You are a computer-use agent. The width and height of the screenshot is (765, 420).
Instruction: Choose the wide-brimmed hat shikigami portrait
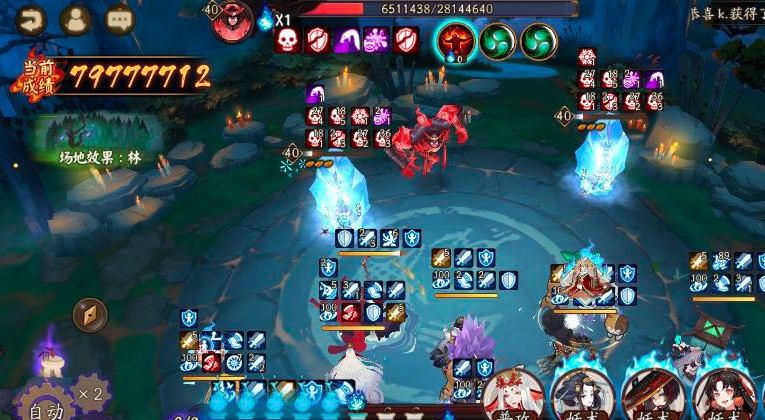(x=652, y=395)
